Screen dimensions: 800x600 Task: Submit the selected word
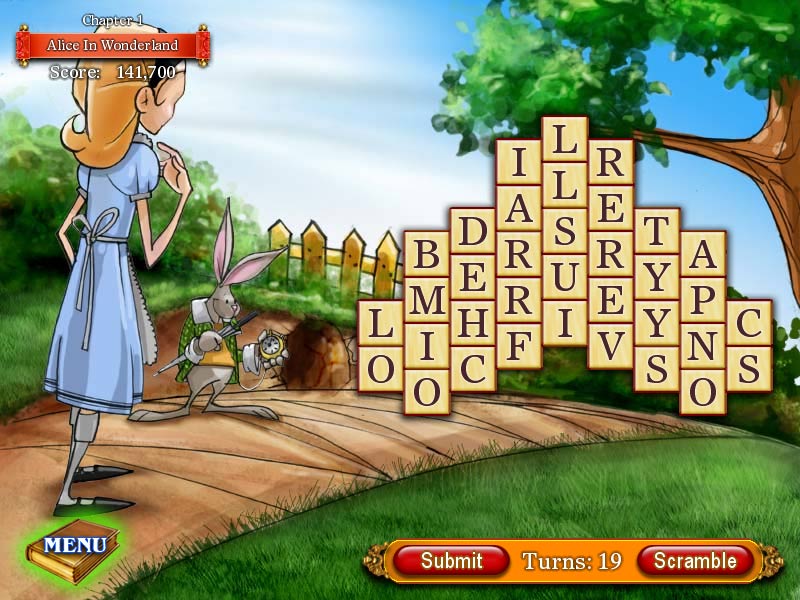coord(451,561)
